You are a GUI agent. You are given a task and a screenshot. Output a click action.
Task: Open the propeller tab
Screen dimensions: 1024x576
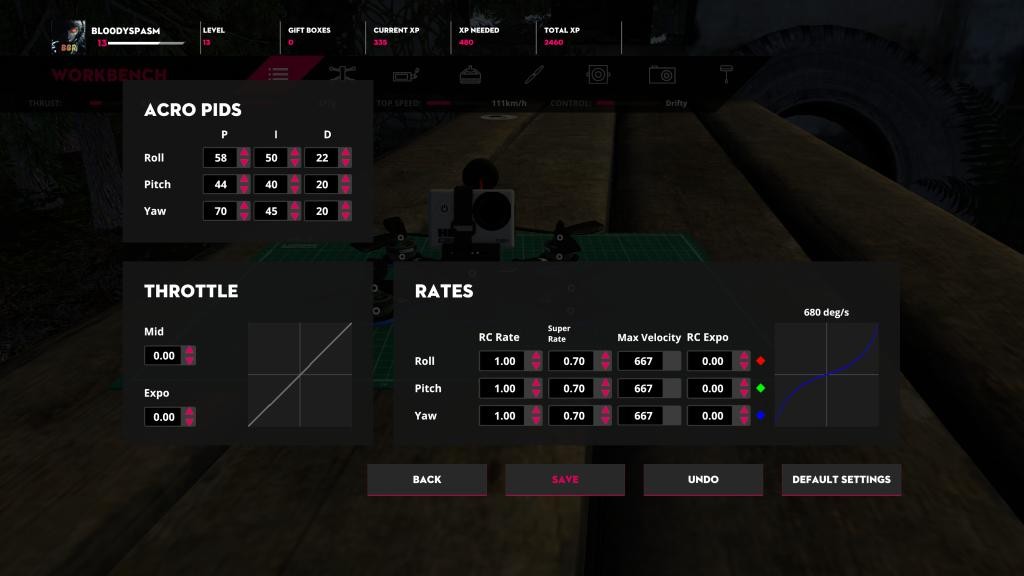(534, 74)
